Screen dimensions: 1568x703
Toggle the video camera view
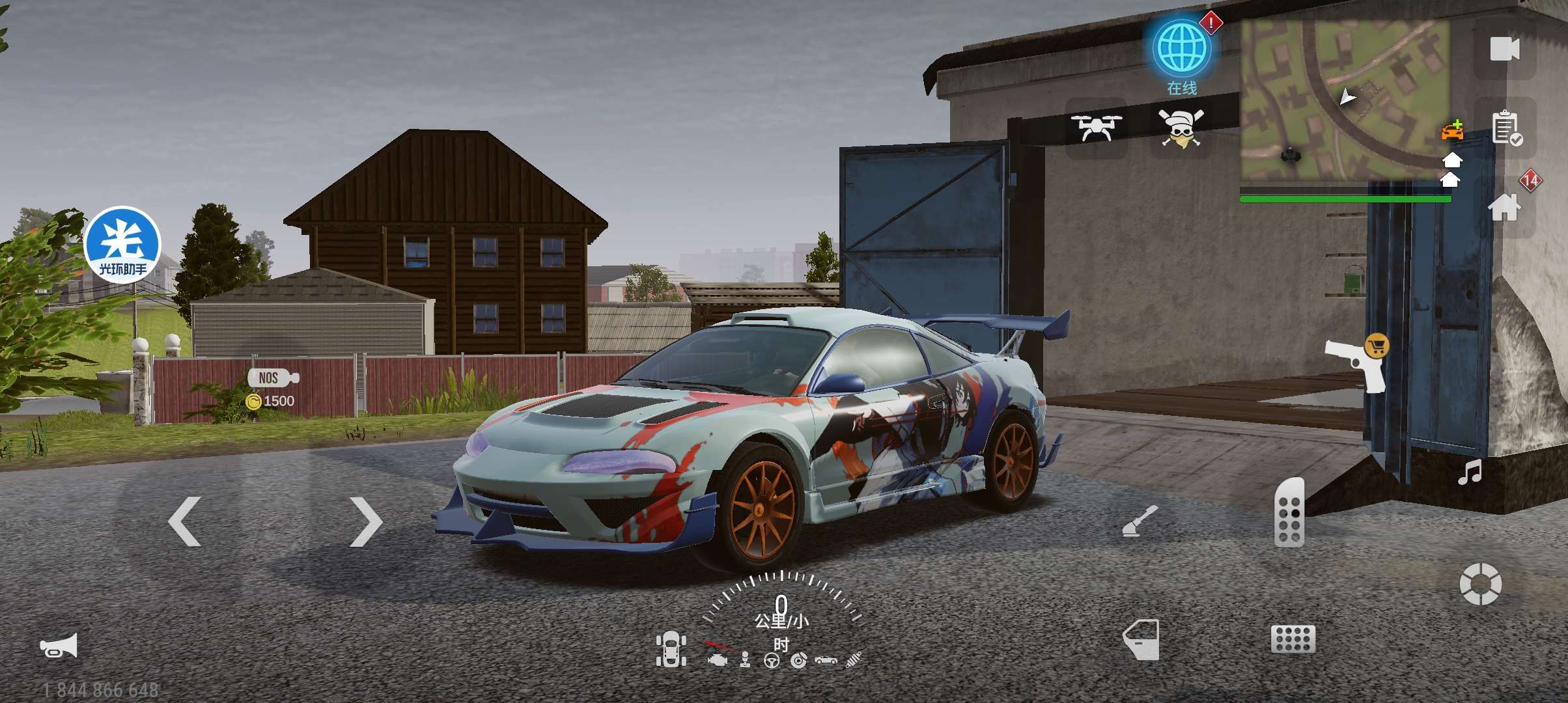coord(1504,49)
